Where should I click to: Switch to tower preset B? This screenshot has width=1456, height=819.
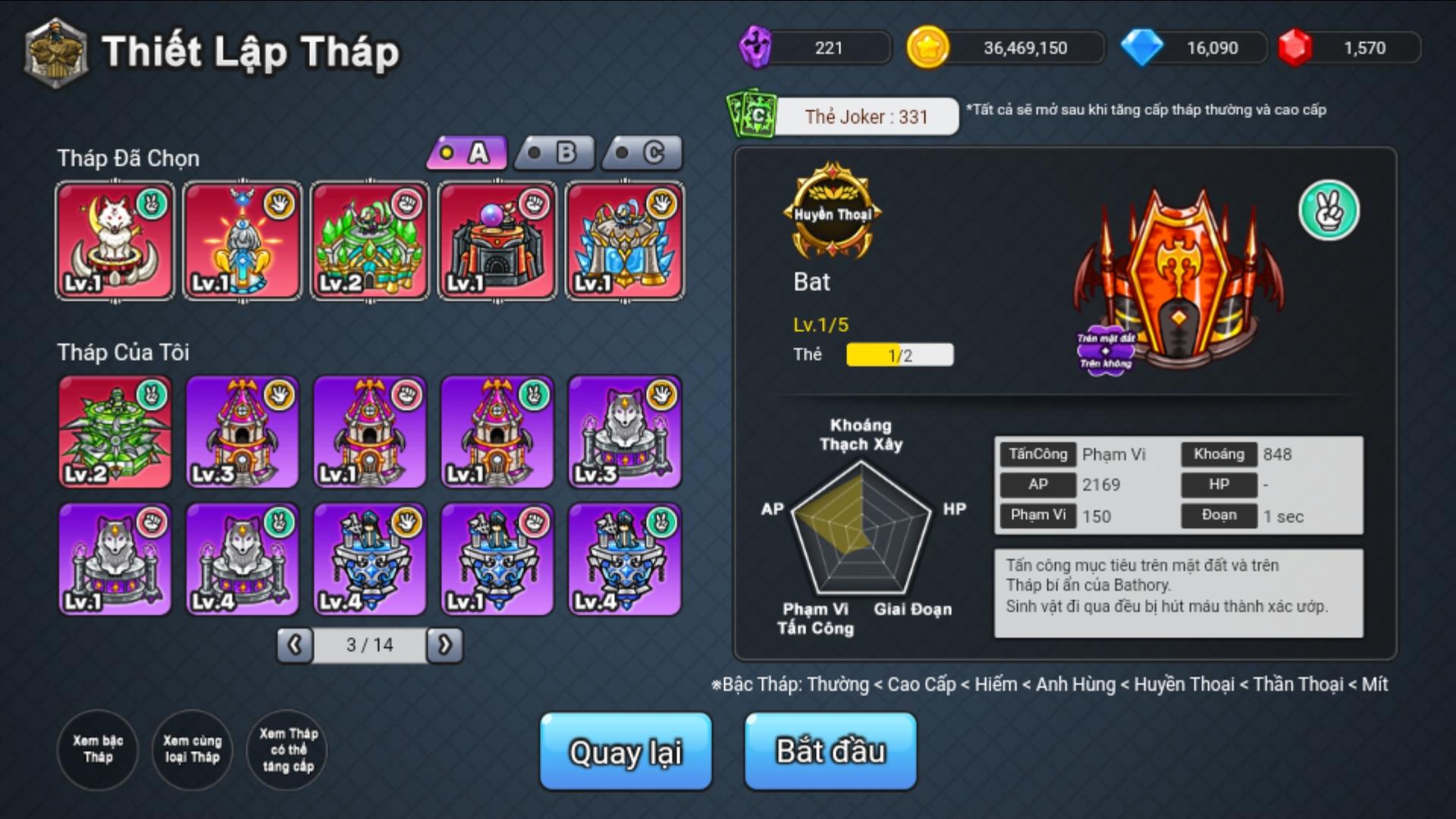[x=556, y=154]
